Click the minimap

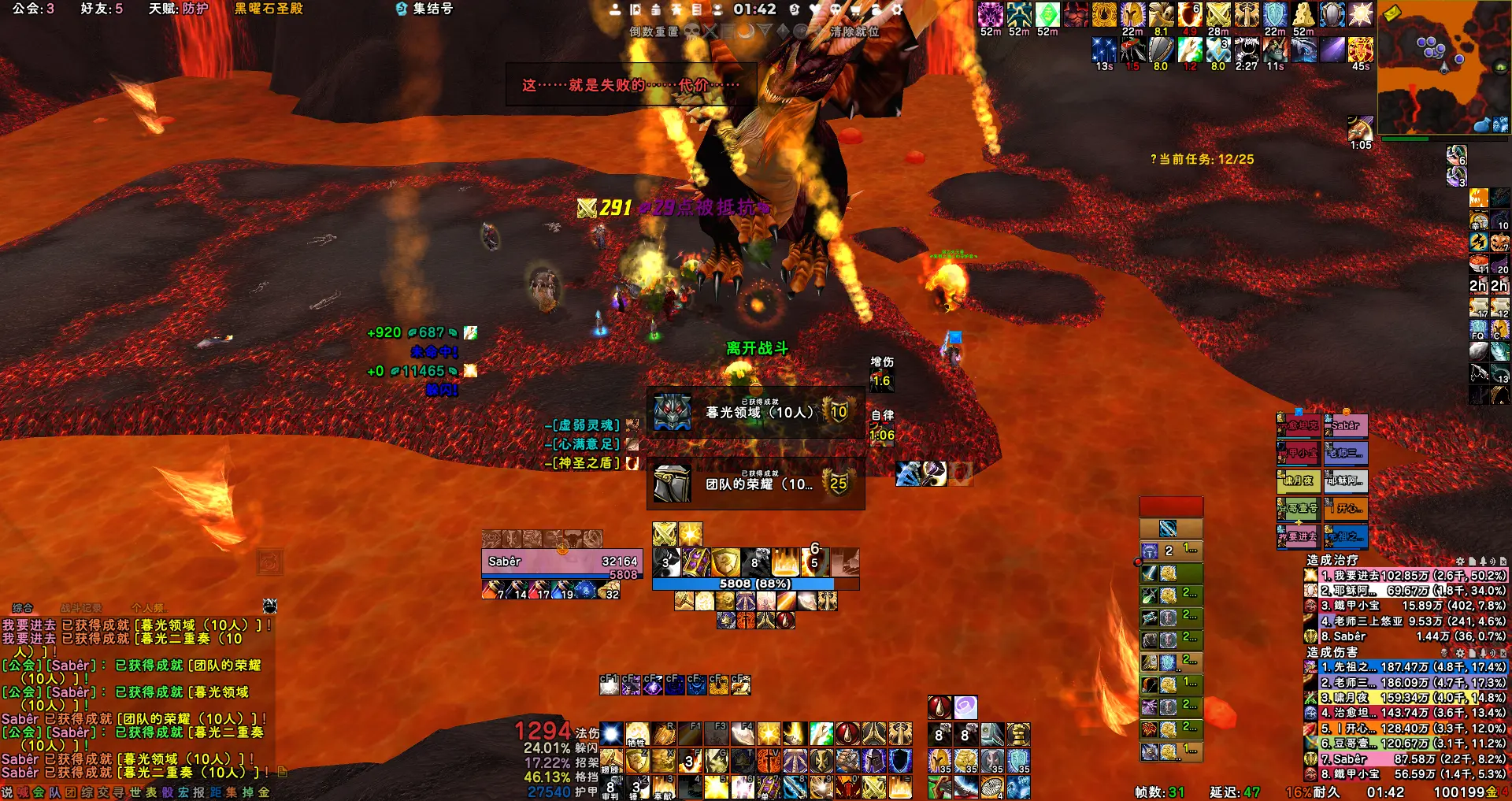tap(1443, 68)
